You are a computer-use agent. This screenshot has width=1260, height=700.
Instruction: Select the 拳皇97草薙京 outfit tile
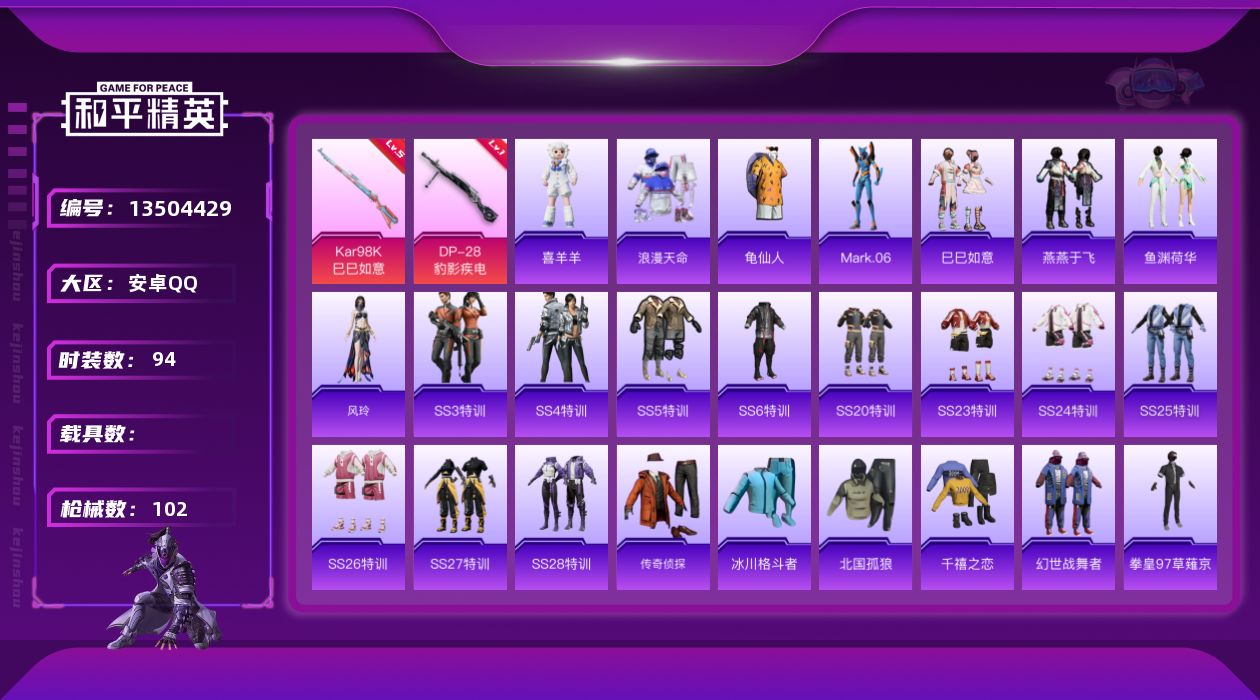point(1170,517)
